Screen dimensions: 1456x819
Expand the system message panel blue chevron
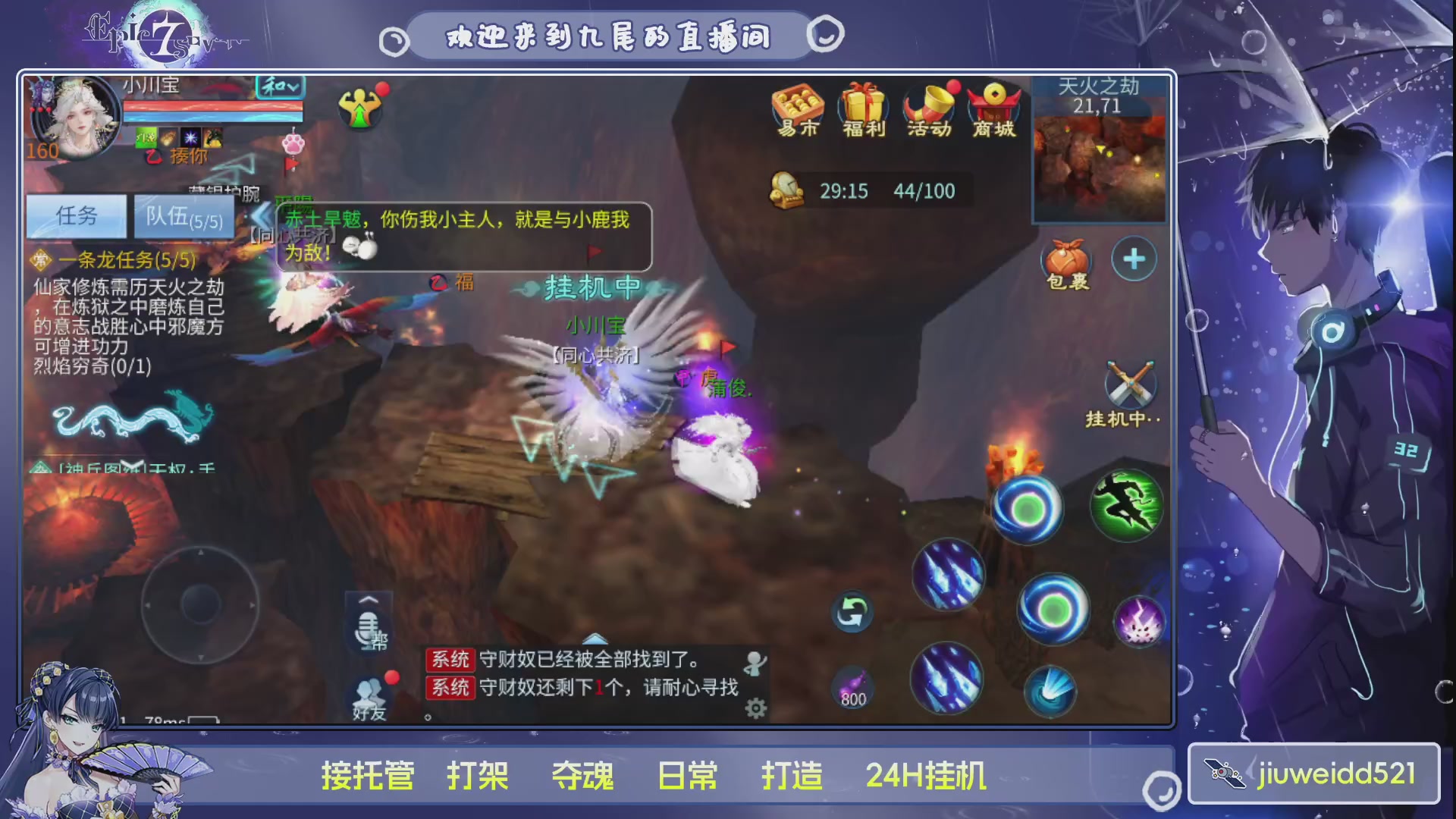click(594, 639)
